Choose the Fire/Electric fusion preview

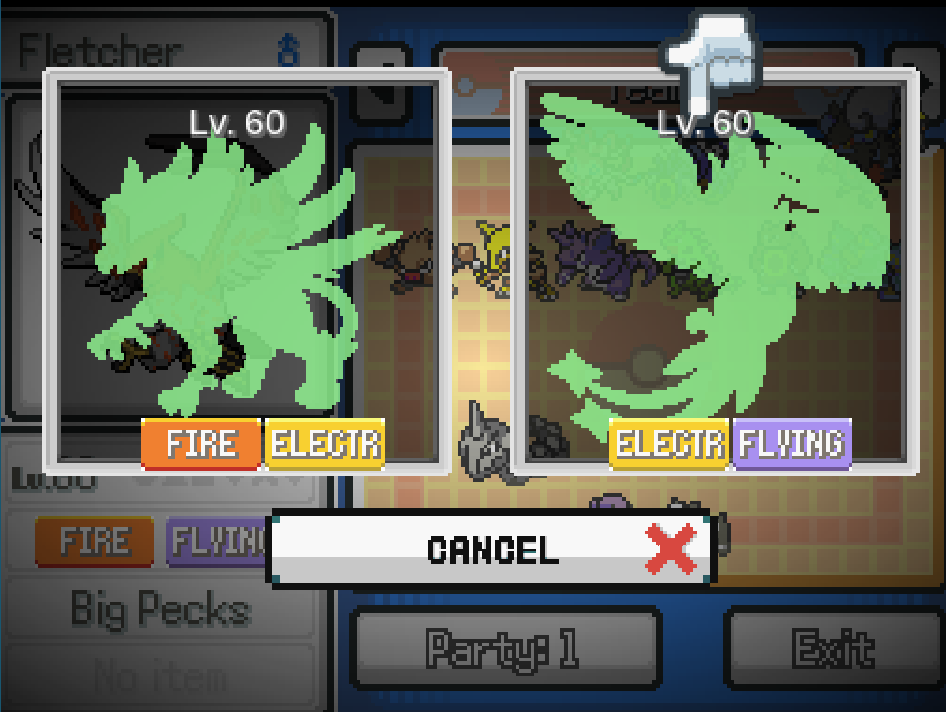tap(246, 270)
